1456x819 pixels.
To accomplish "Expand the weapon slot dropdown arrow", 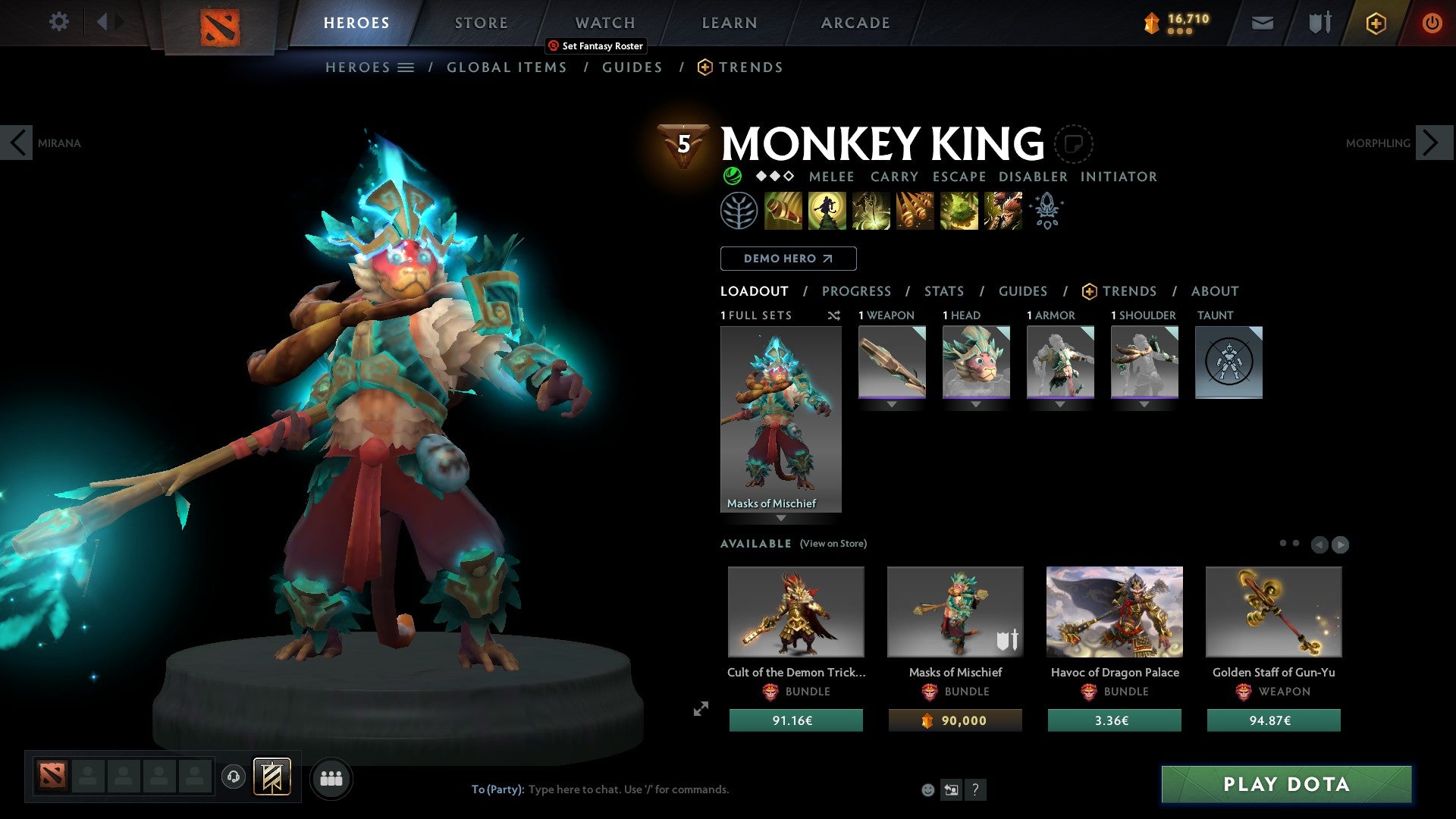I will 892,404.
